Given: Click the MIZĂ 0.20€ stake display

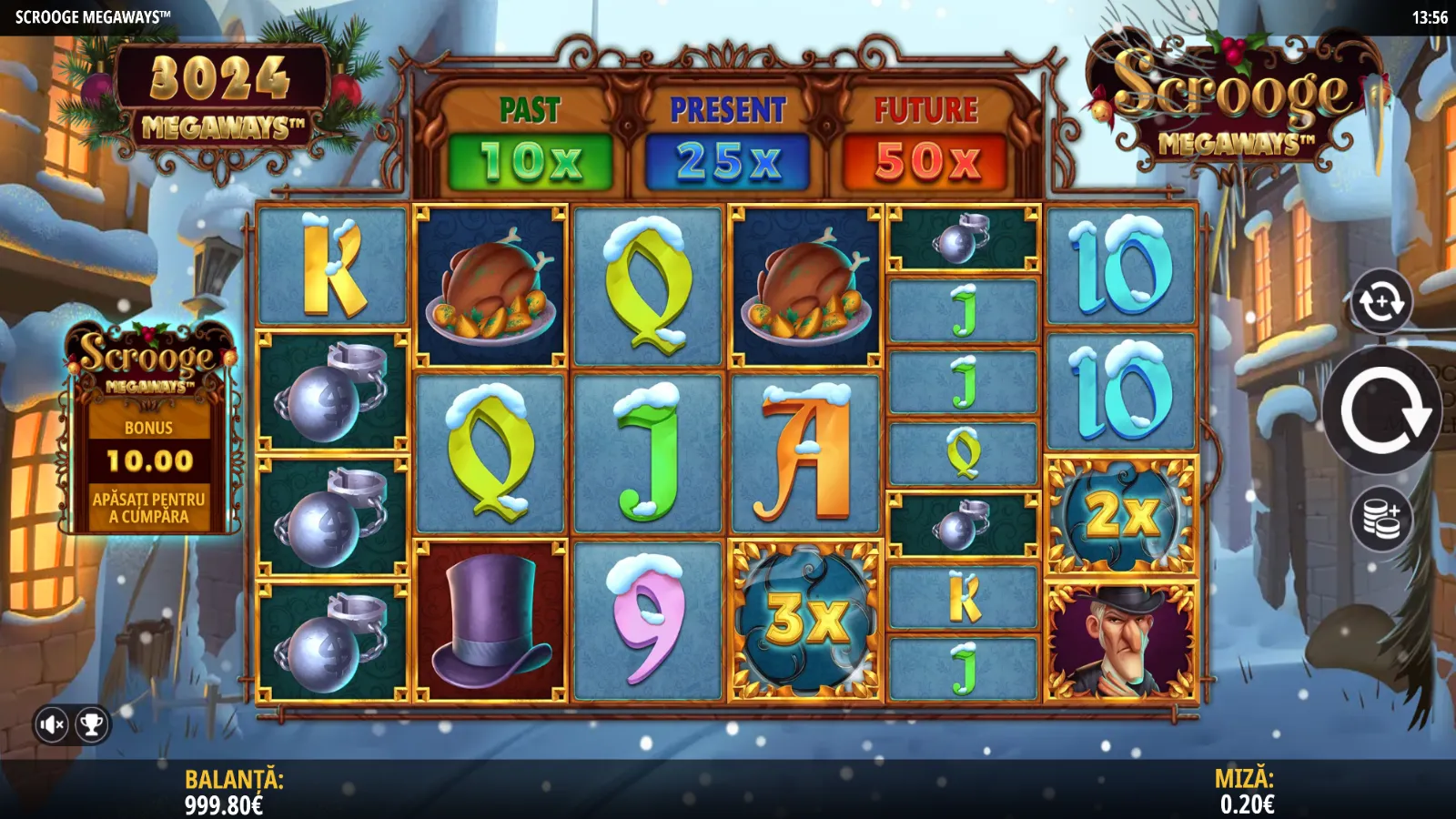Looking at the screenshot, I should [1249, 792].
